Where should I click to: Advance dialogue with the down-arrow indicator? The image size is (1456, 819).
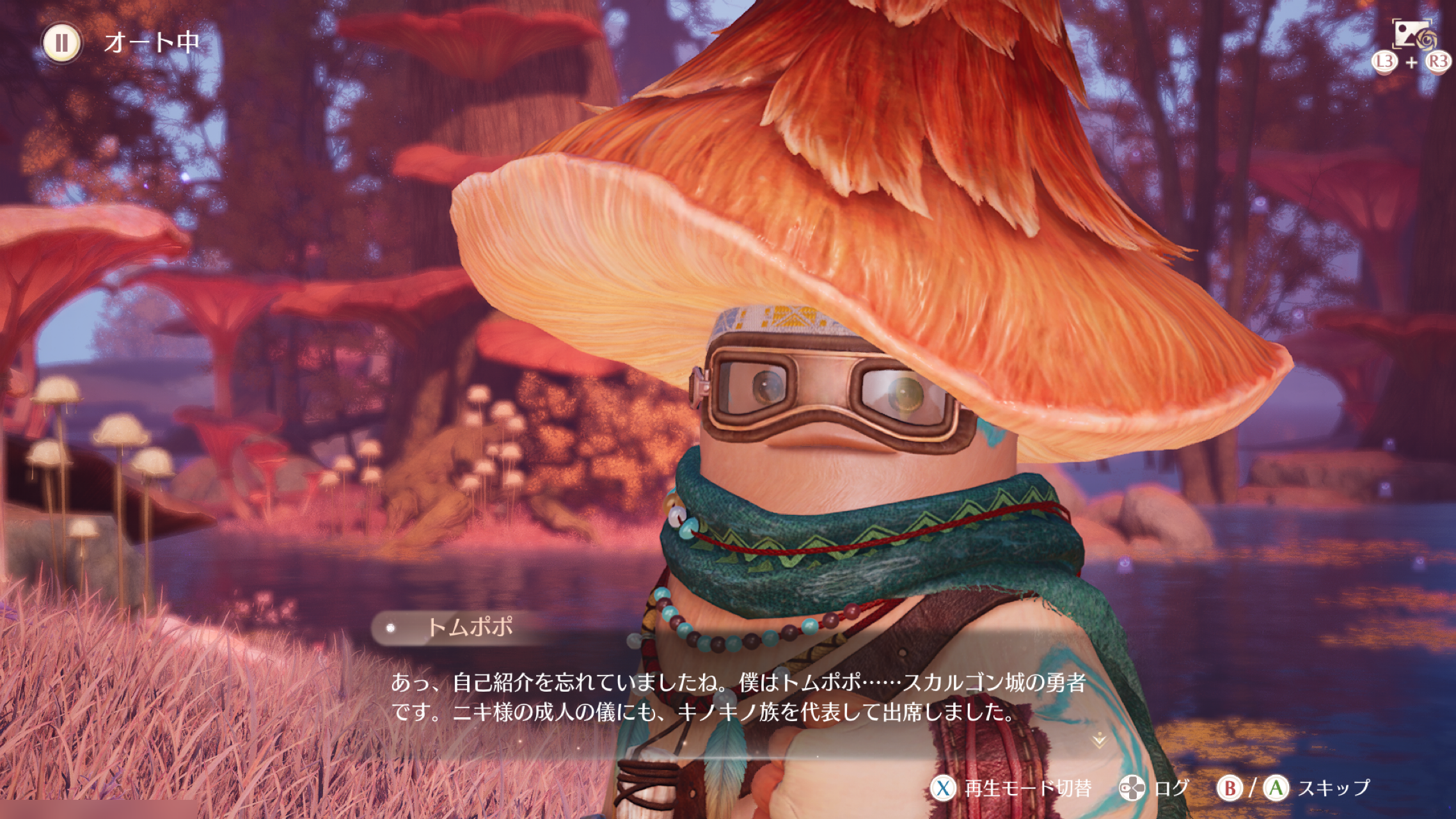(1099, 741)
